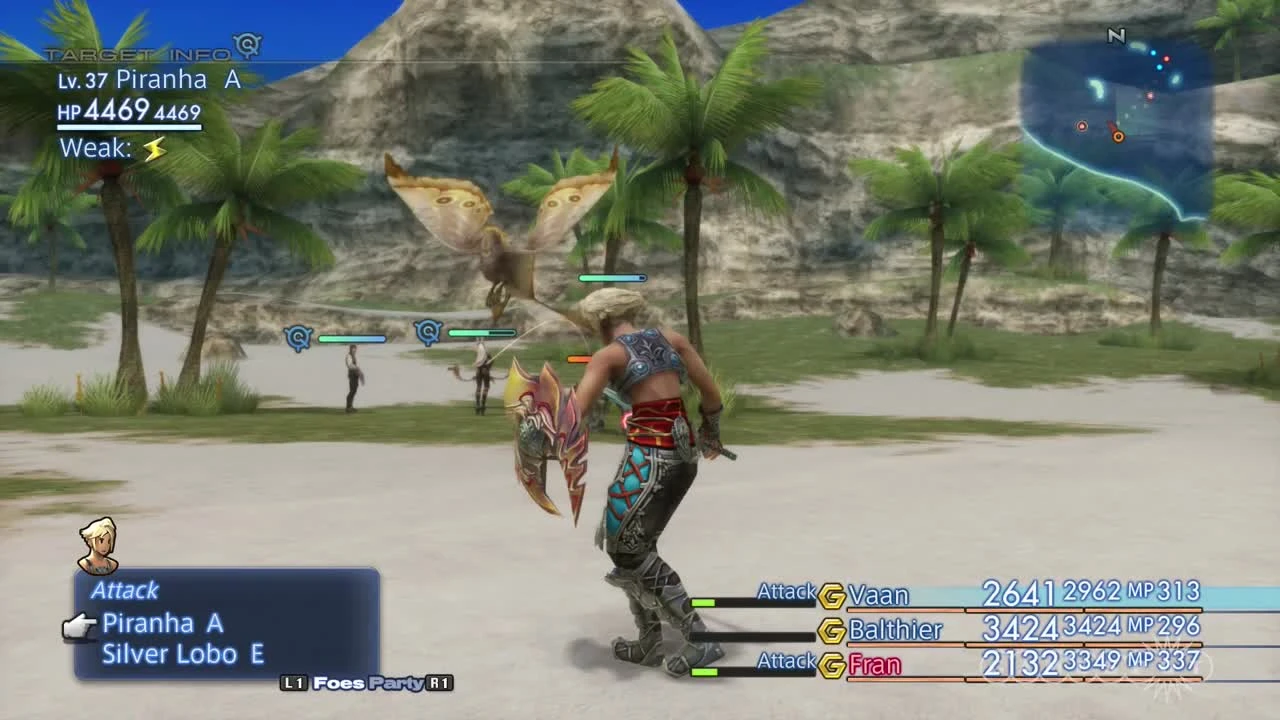Screen dimensions: 1280x720
Task: Expand the Attack command submenu
Action: coord(126,591)
